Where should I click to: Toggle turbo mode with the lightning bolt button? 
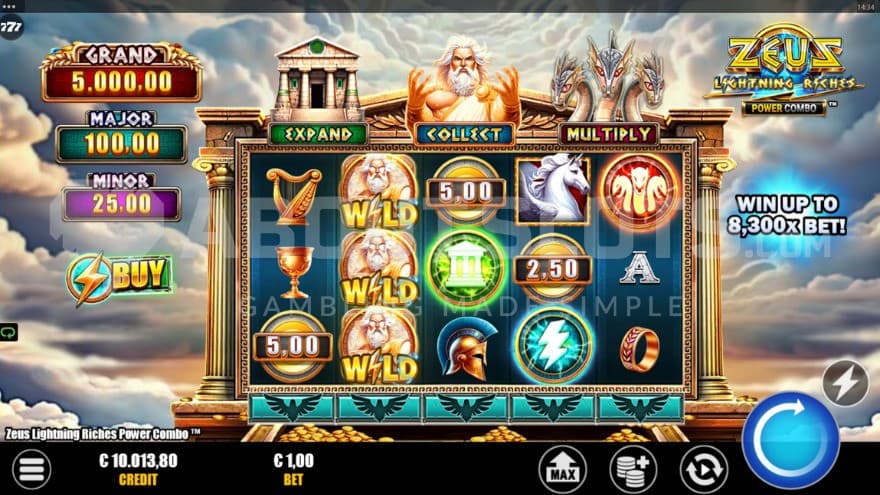click(x=845, y=383)
